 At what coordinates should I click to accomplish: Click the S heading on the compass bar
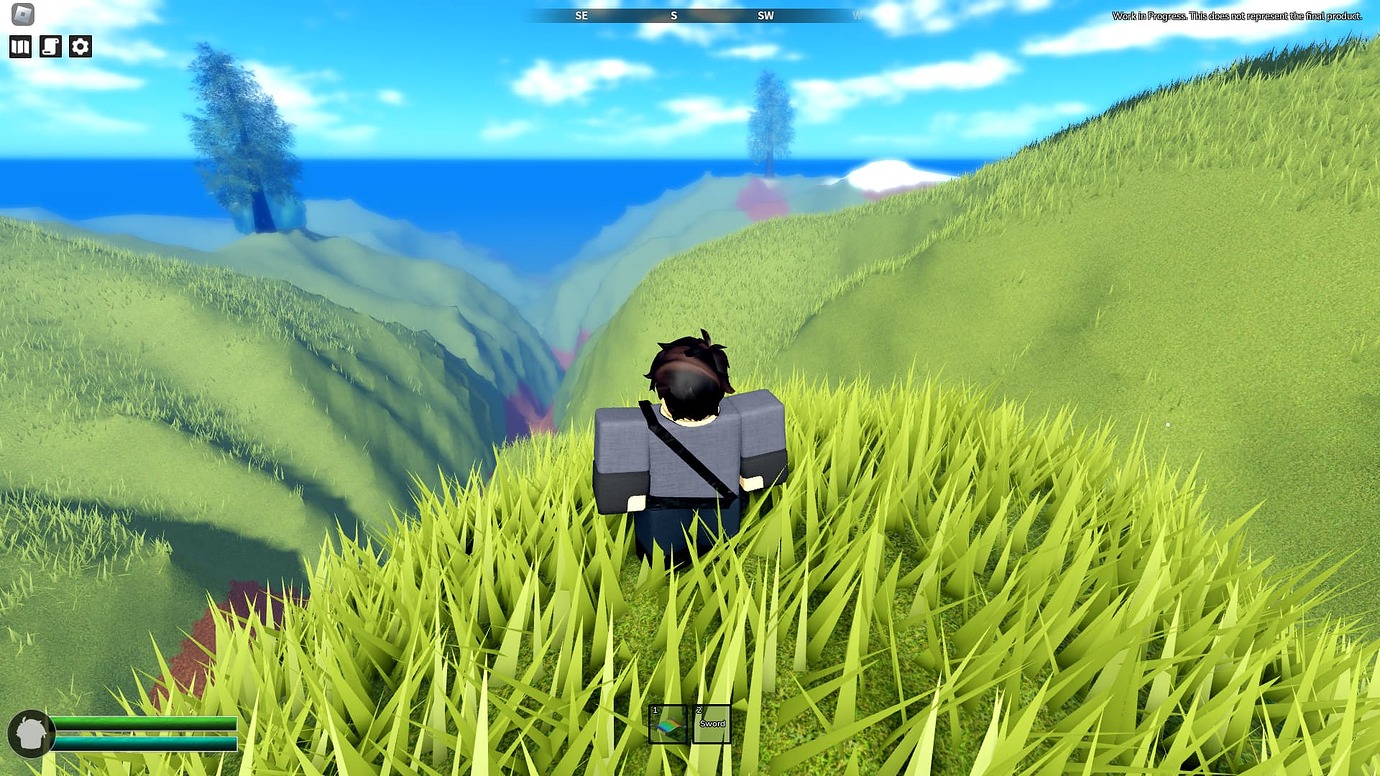point(673,14)
